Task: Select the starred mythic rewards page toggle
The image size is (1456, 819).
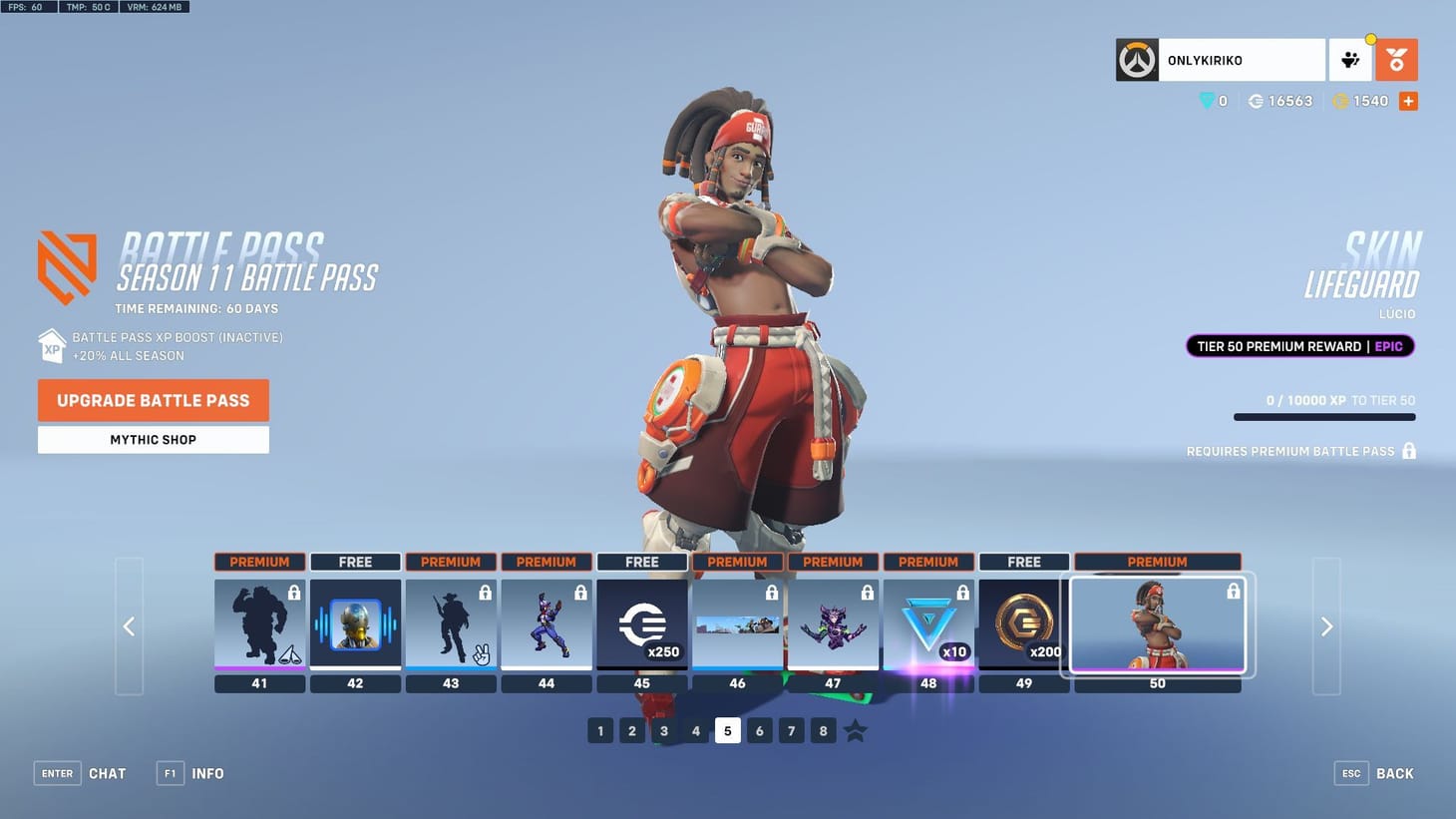Action: (855, 730)
